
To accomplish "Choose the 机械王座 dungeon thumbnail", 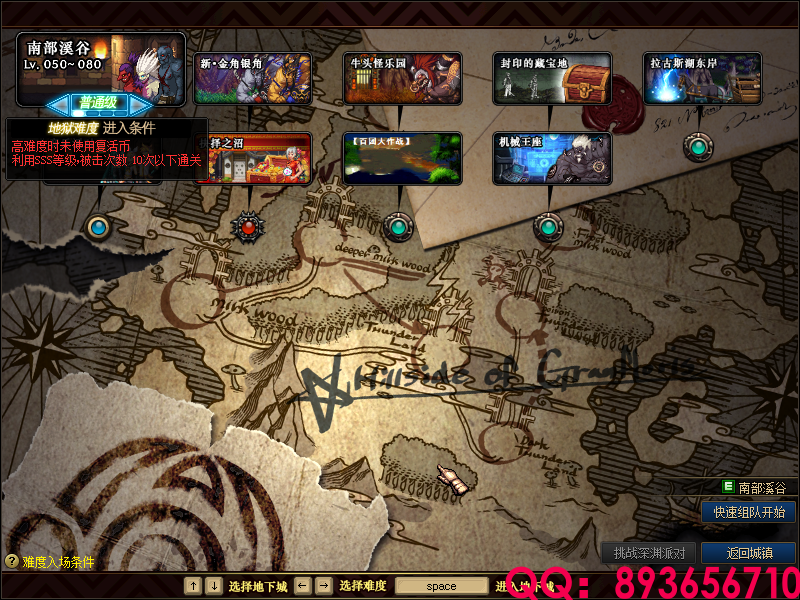I will pos(552,158).
